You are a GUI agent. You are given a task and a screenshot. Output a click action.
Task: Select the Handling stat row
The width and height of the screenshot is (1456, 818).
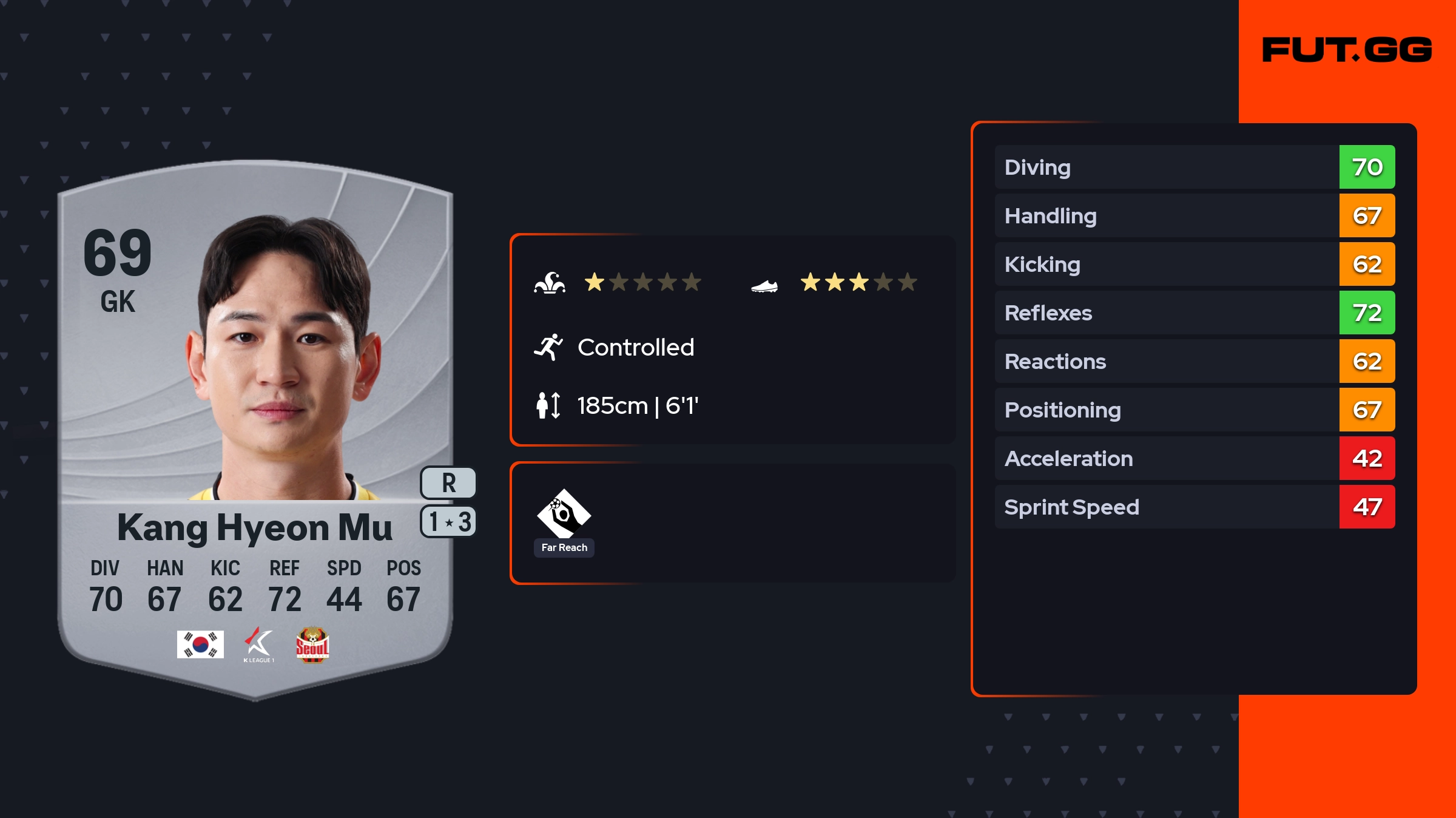[x=1194, y=215]
